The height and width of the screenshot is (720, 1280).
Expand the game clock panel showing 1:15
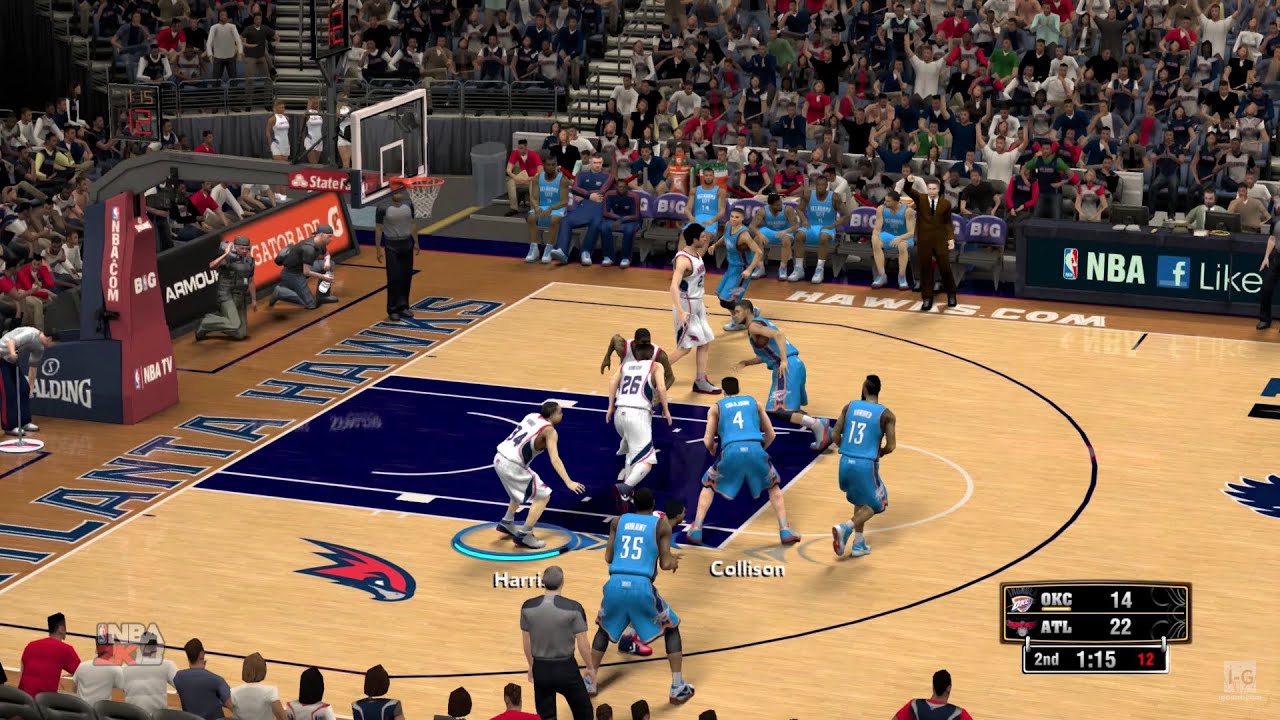point(1097,658)
